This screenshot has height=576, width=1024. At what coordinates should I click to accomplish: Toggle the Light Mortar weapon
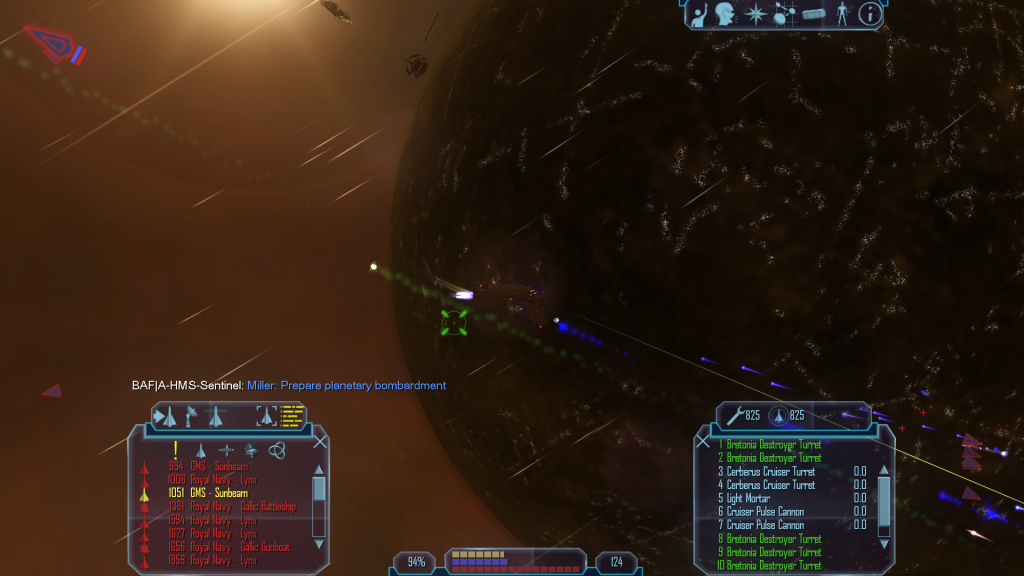coord(748,498)
